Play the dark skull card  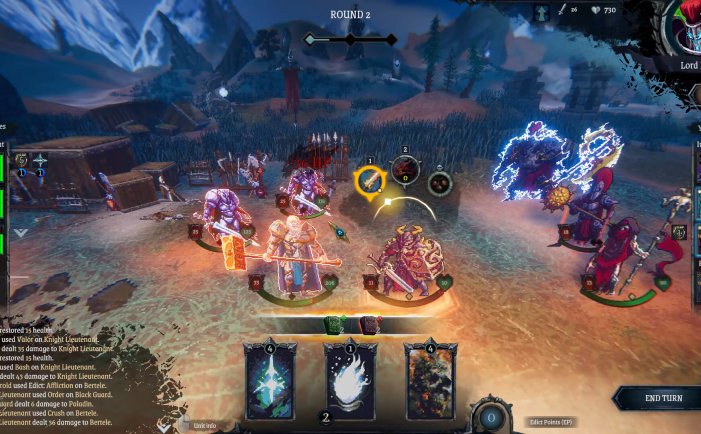430,378
